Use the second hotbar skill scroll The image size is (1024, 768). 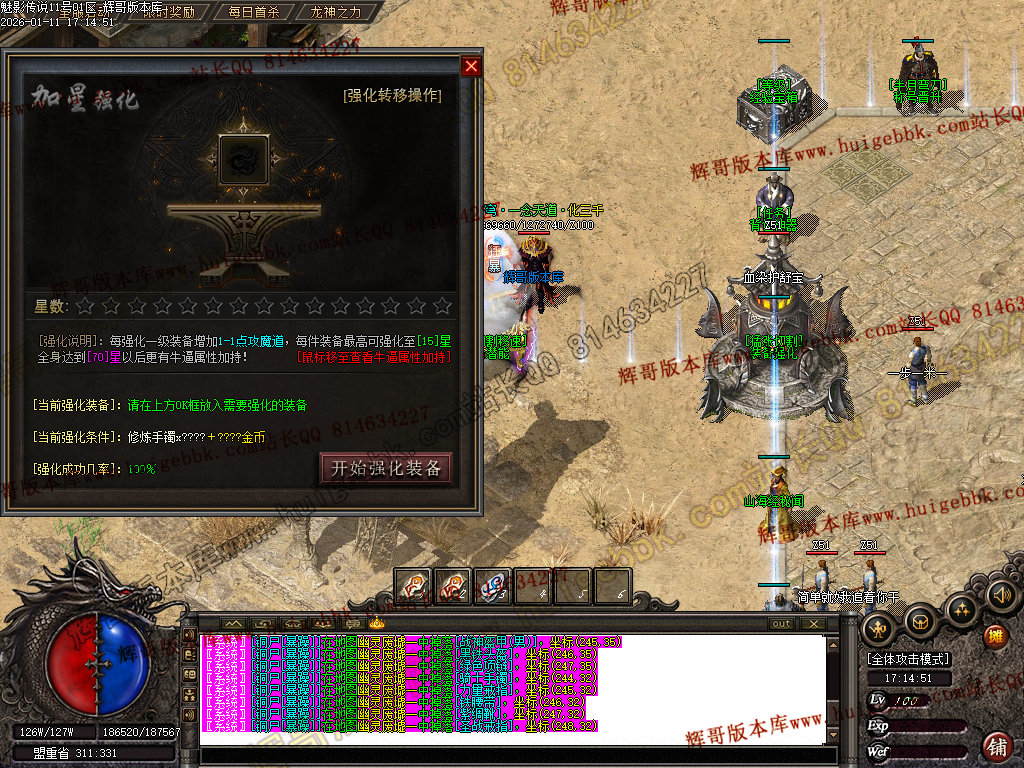pos(453,586)
